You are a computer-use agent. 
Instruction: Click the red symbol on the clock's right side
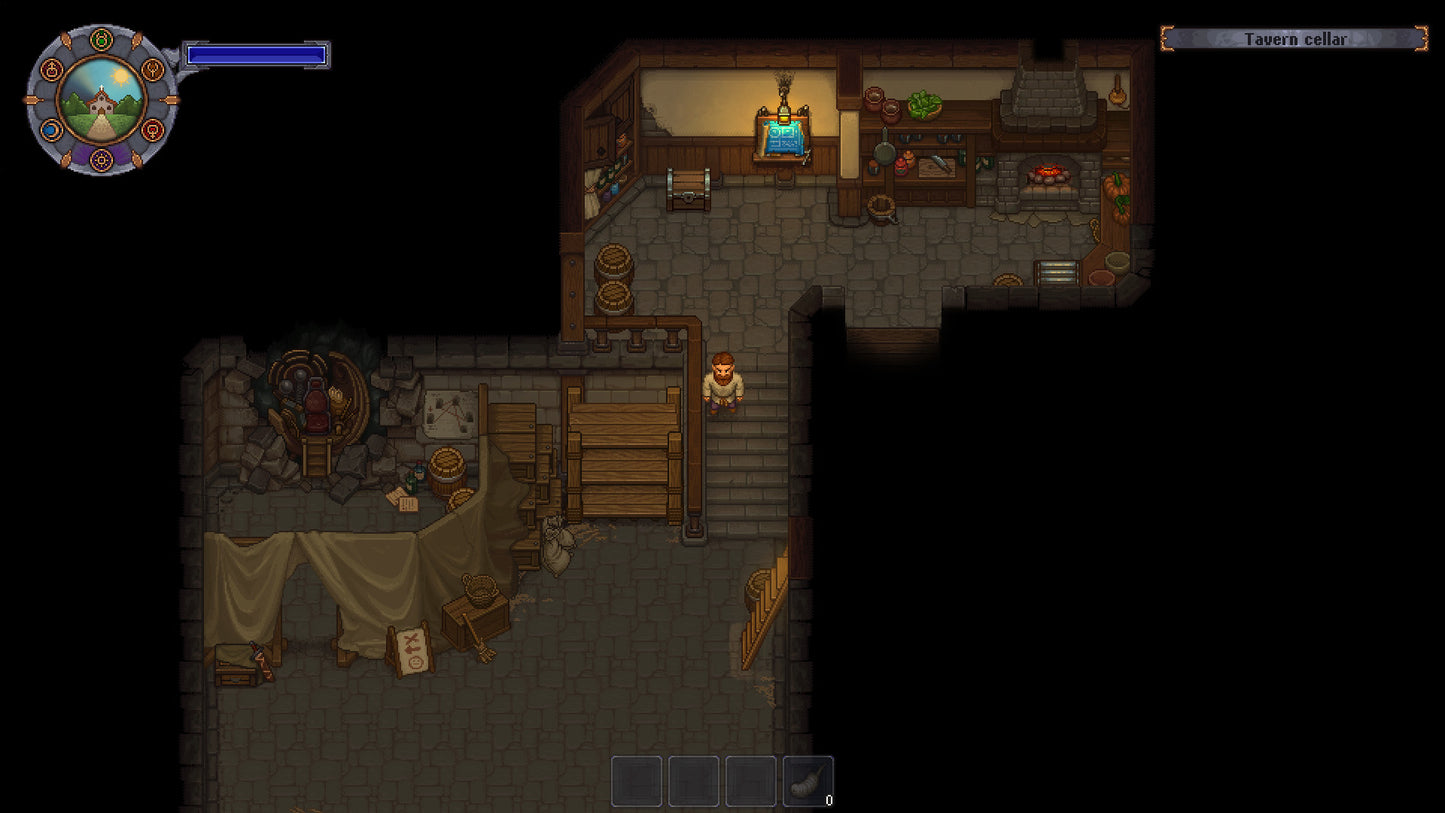pos(153,129)
